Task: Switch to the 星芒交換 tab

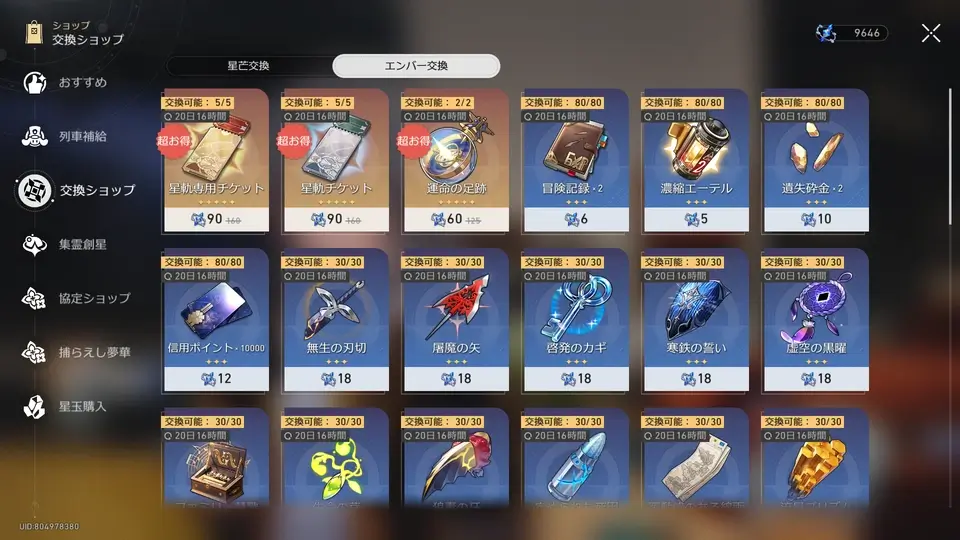Action: (x=248, y=66)
